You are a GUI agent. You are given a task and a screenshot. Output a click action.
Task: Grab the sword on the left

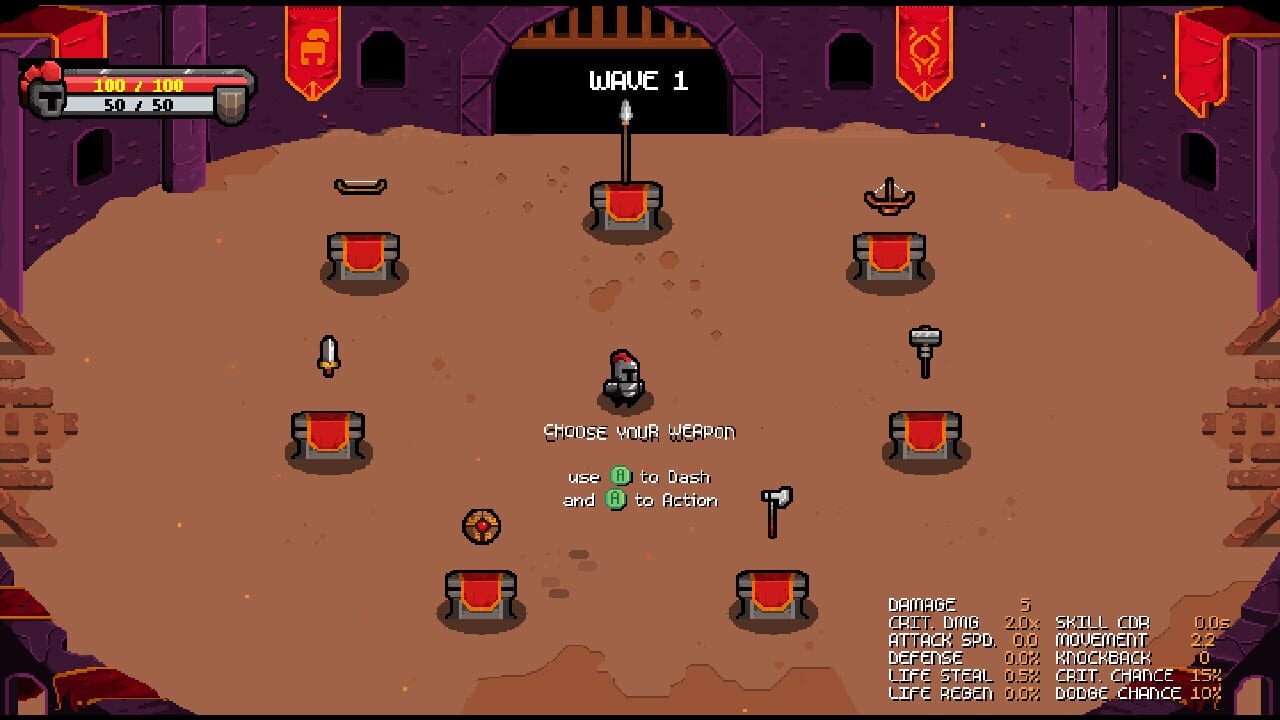(x=331, y=355)
